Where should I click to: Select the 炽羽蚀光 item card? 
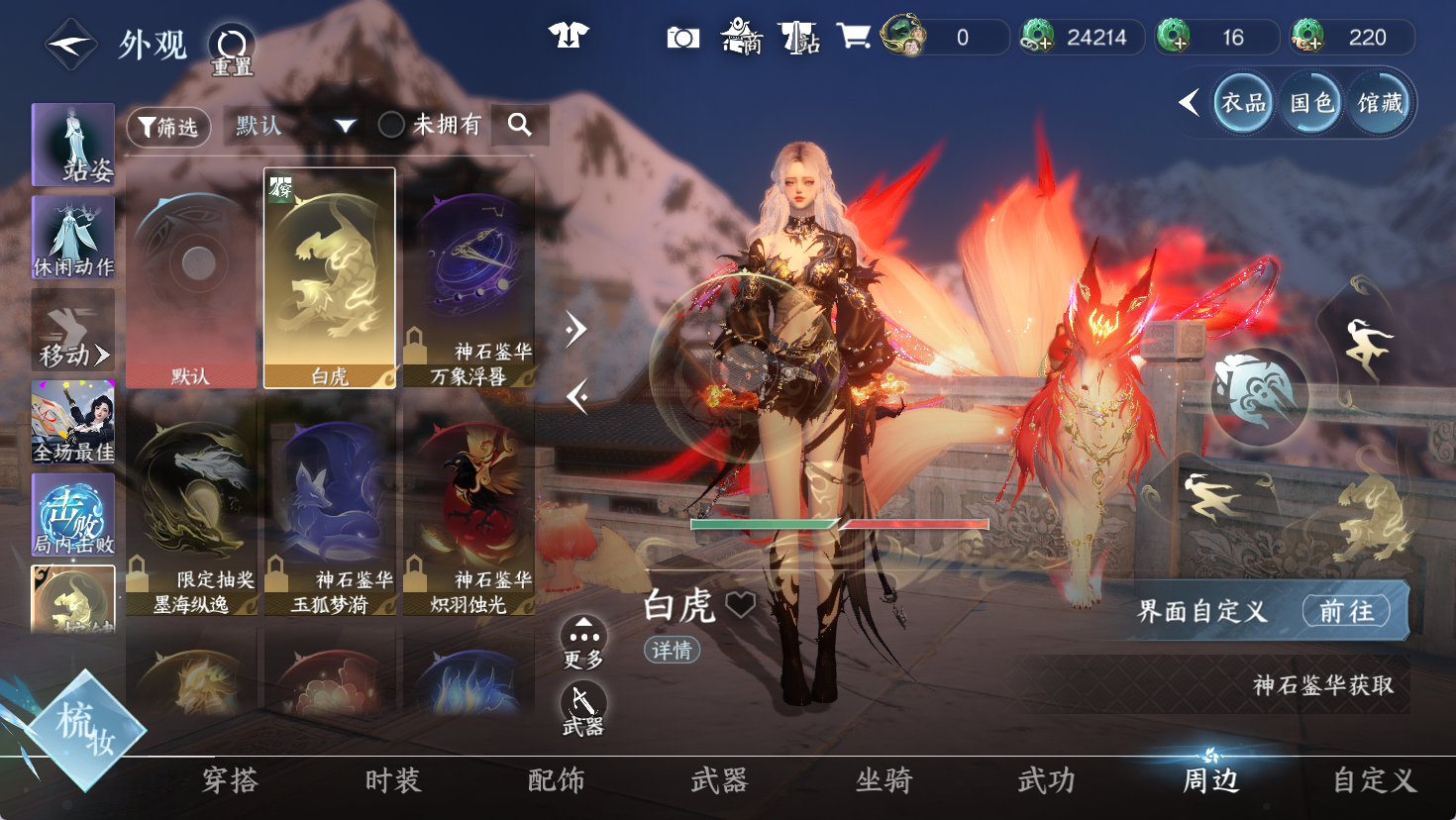pos(468,506)
